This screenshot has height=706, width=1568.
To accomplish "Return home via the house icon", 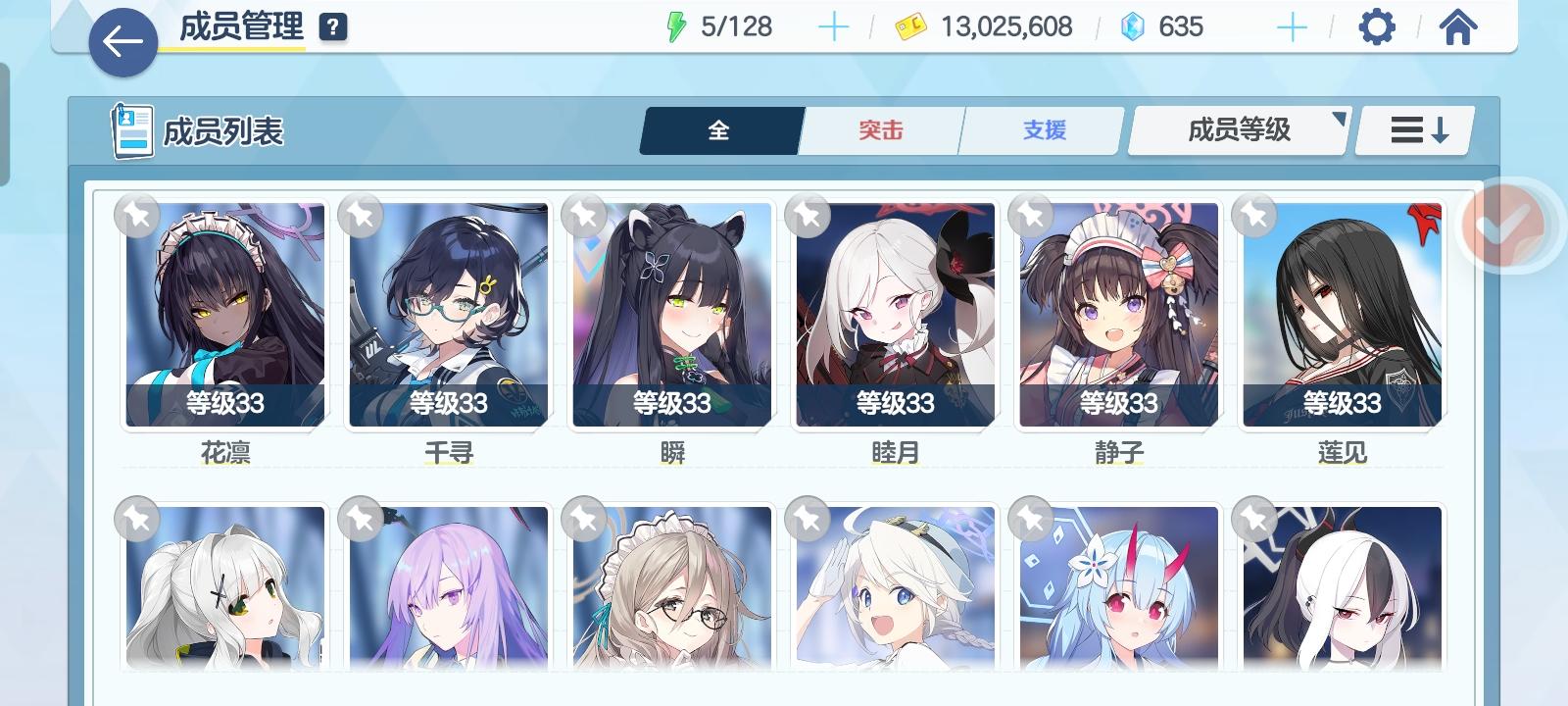I will (1458, 27).
